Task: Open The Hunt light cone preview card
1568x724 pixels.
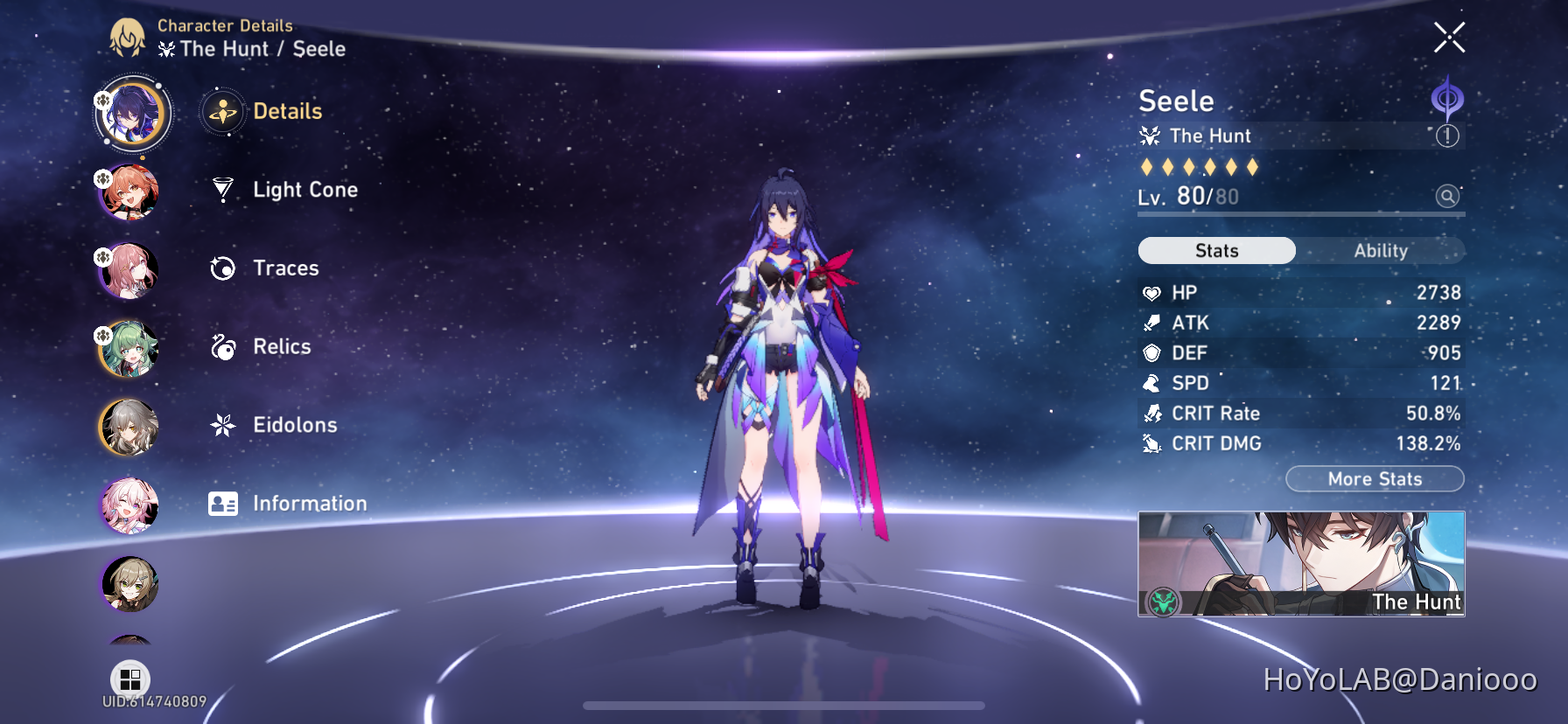Action: pyautogui.click(x=1300, y=564)
